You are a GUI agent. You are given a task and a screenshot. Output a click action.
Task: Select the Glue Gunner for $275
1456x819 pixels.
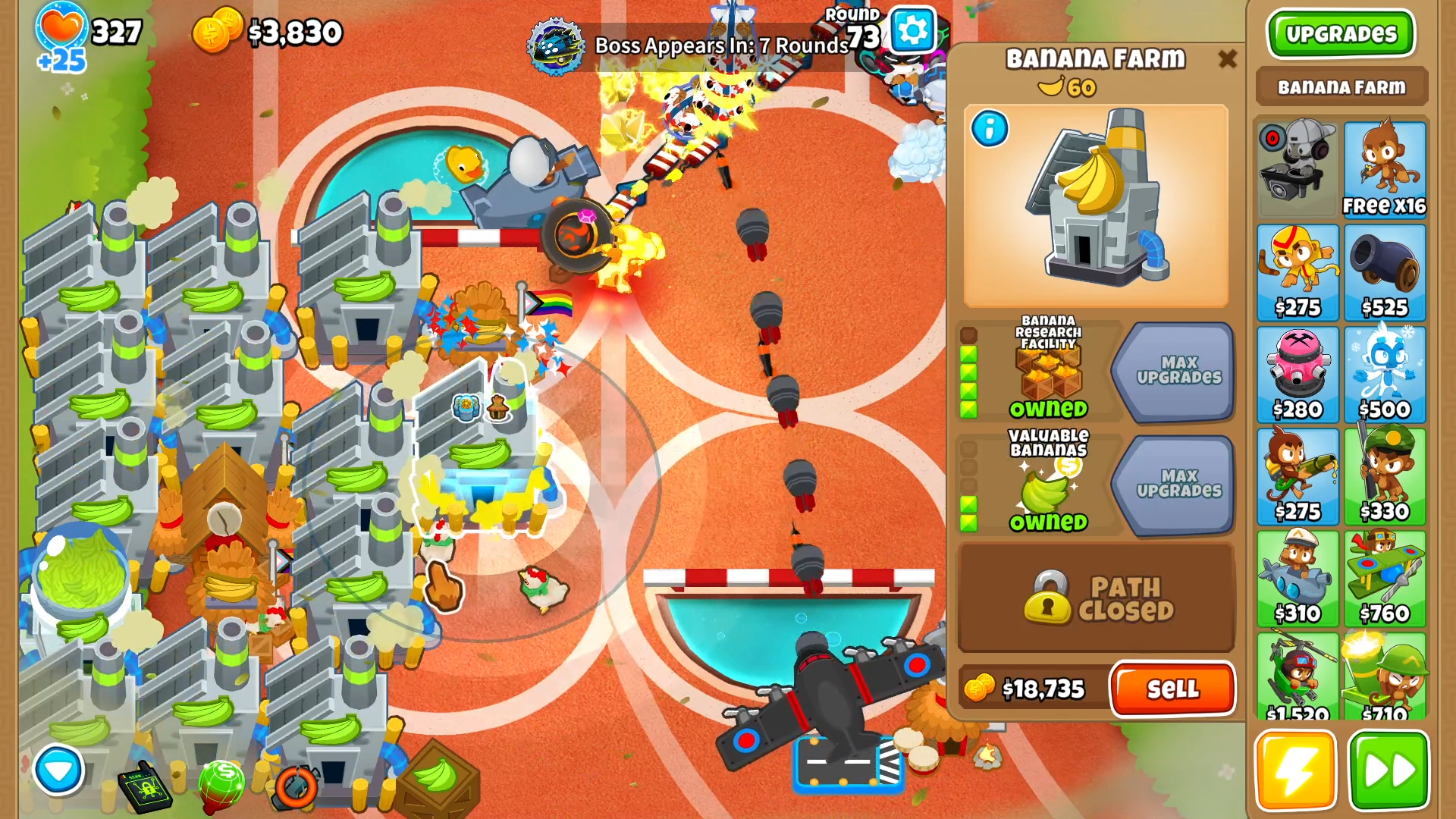point(1298,476)
